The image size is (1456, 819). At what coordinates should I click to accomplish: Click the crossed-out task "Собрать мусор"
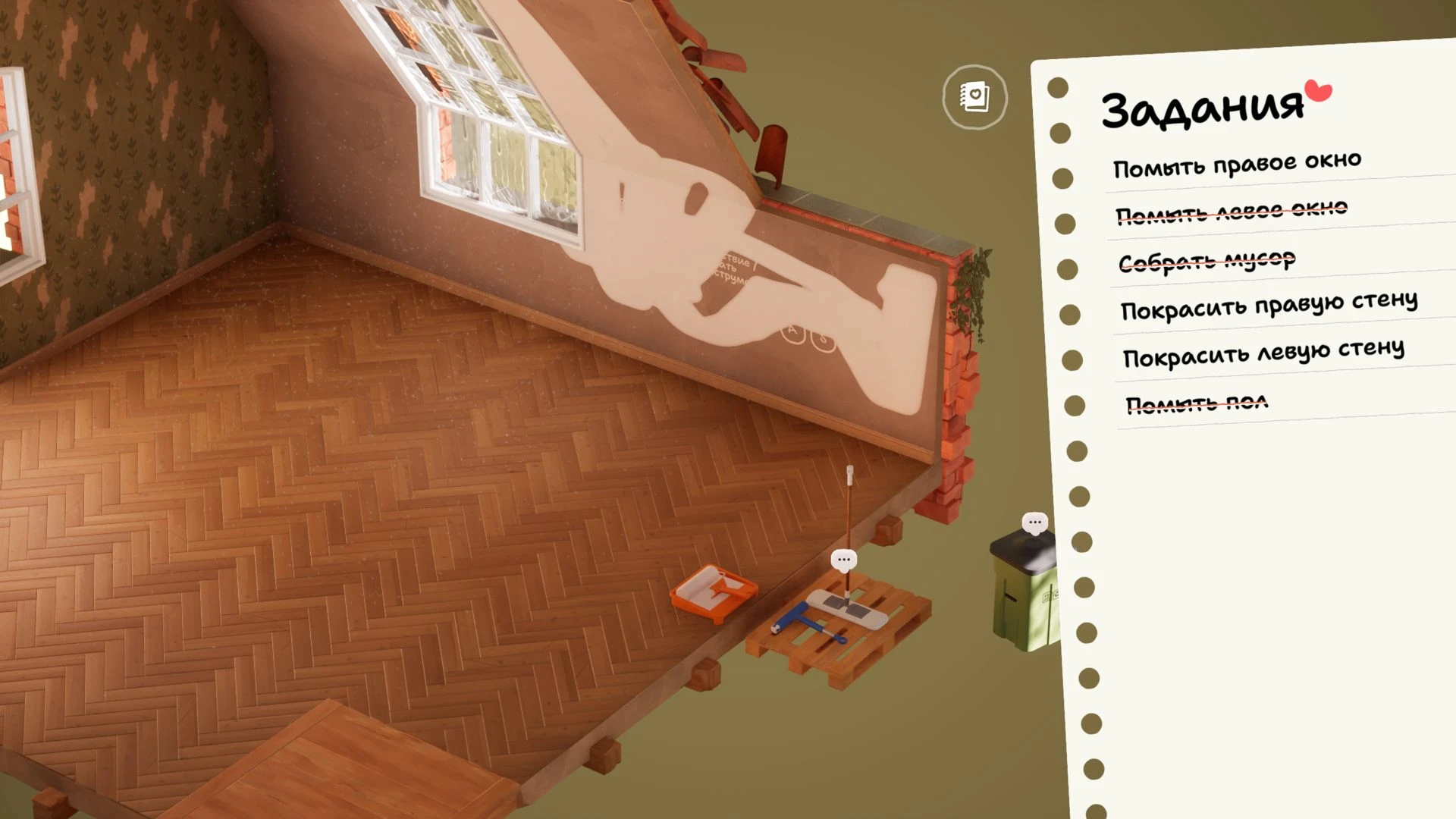[1207, 262]
